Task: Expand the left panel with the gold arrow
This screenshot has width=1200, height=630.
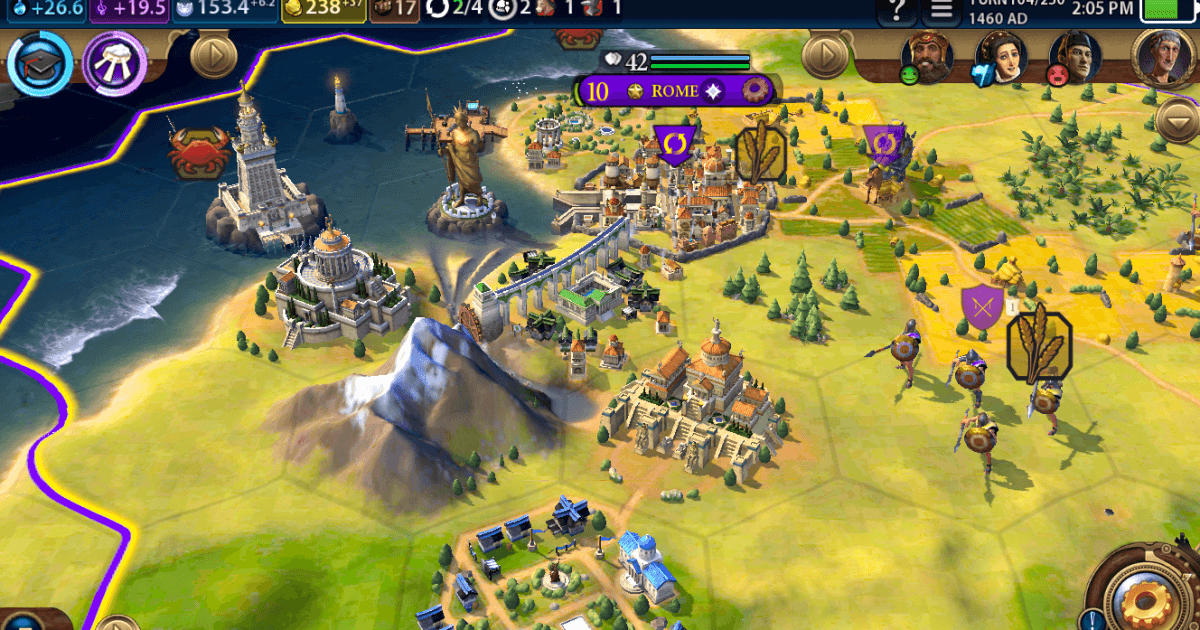Action: (213, 55)
